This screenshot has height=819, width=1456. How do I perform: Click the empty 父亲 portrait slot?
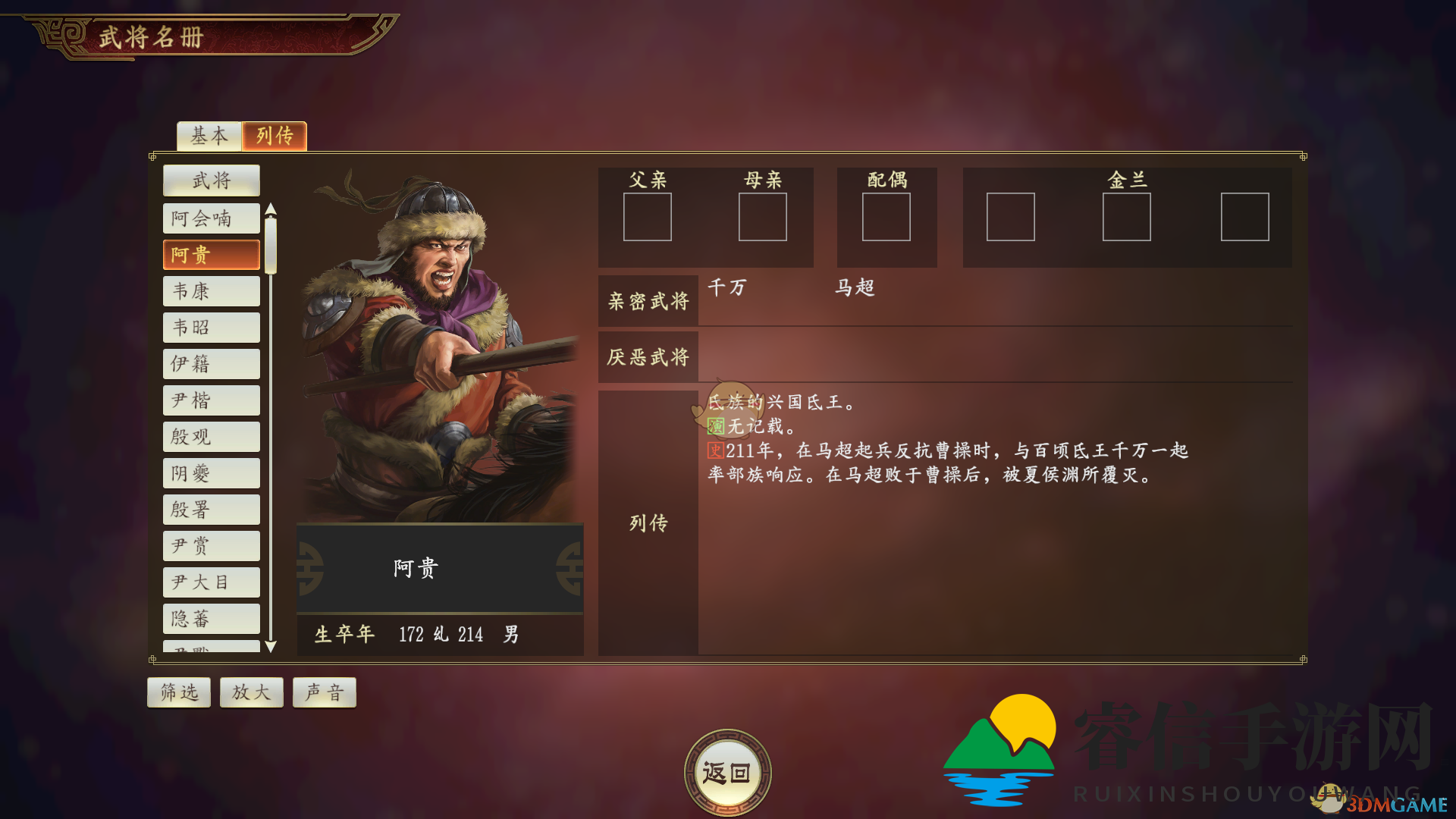click(x=648, y=218)
